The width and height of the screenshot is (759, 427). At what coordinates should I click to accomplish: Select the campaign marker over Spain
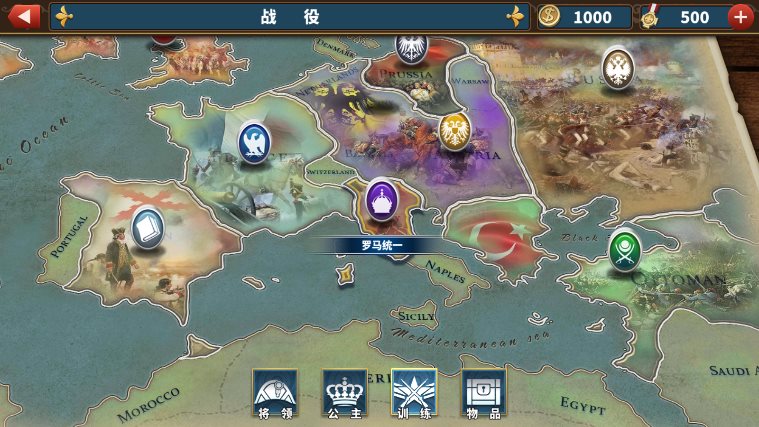click(x=148, y=227)
